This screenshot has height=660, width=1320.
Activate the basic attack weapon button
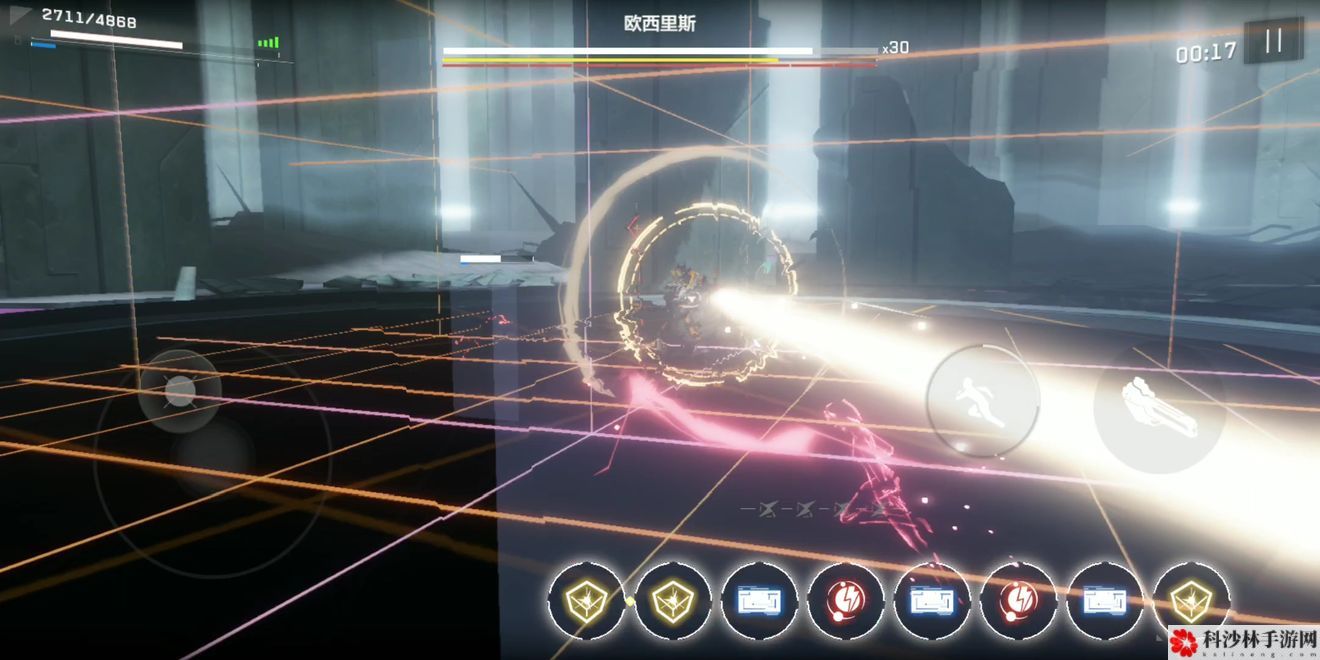(x=1159, y=407)
